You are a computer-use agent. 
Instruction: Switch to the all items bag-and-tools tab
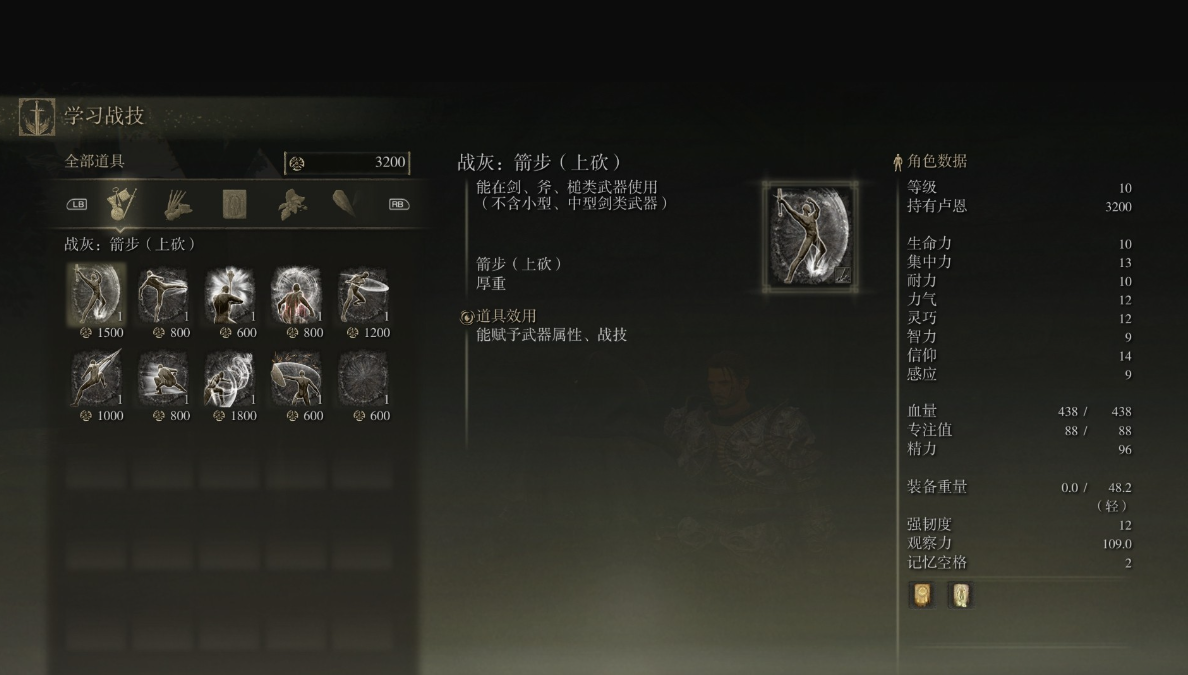click(x=122, y=204)
